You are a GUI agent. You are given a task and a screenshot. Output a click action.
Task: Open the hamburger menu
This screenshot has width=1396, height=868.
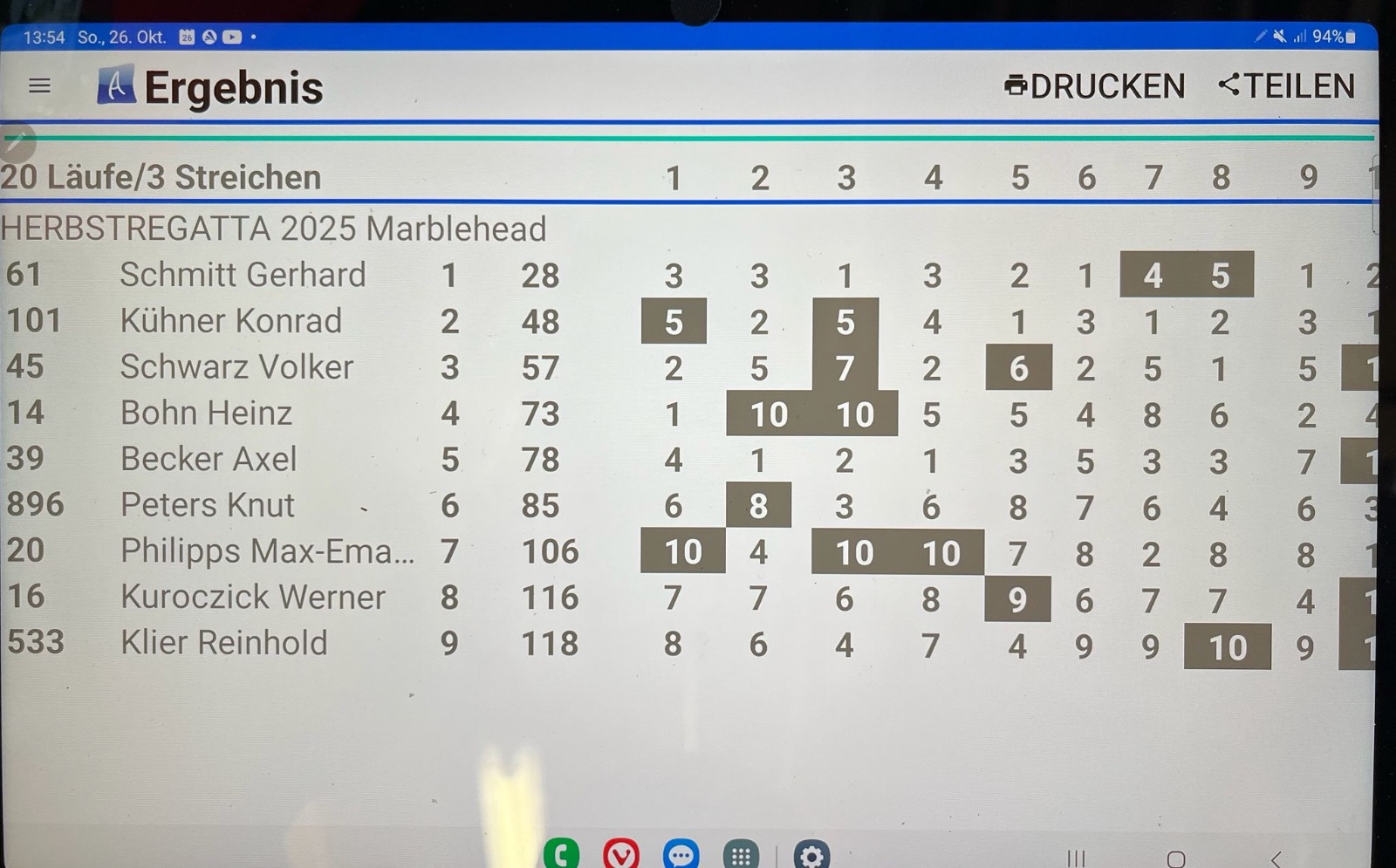pos(39,85)
